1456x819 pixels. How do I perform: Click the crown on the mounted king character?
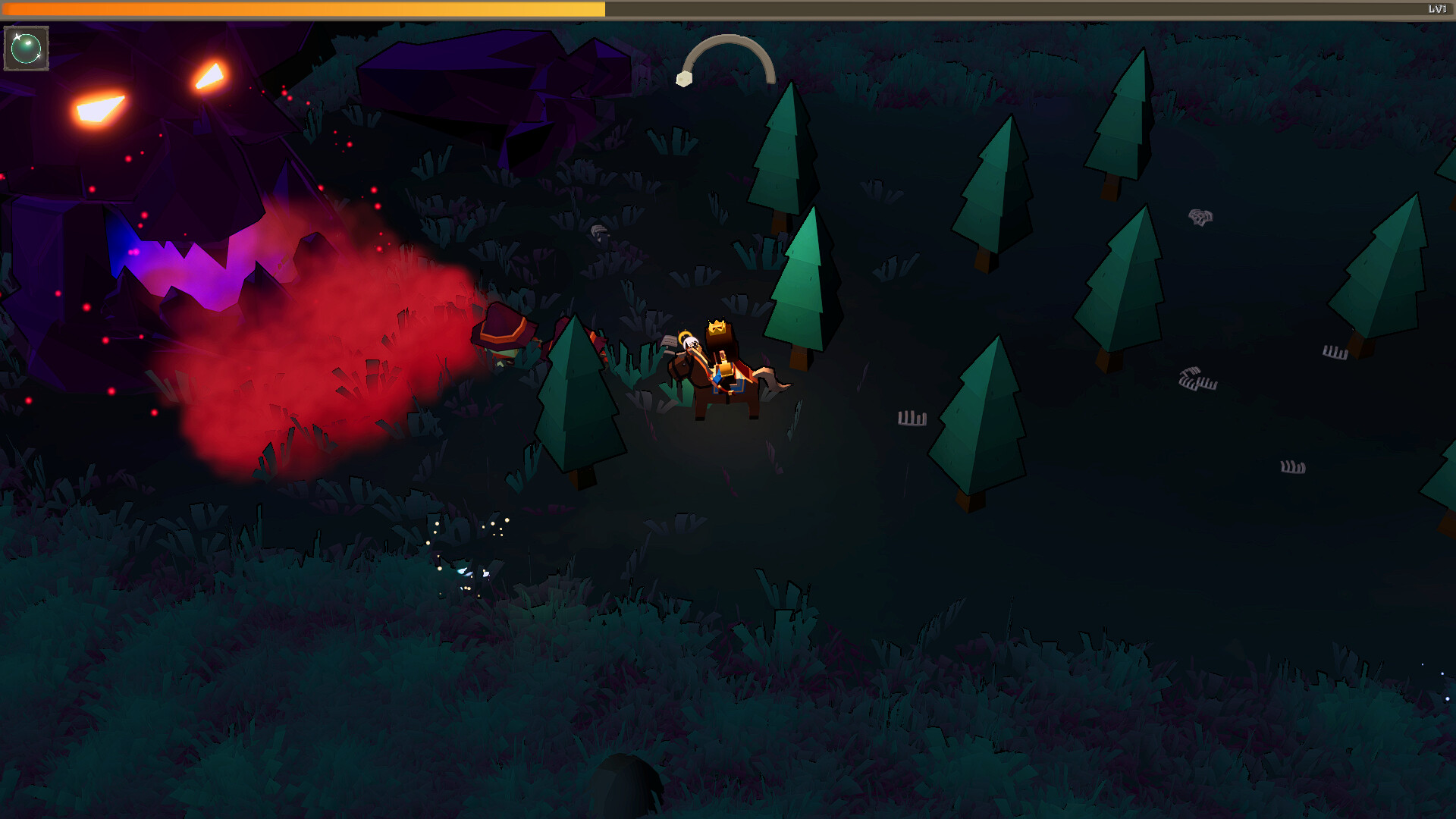pyautogui.click(x=719, y=326)
